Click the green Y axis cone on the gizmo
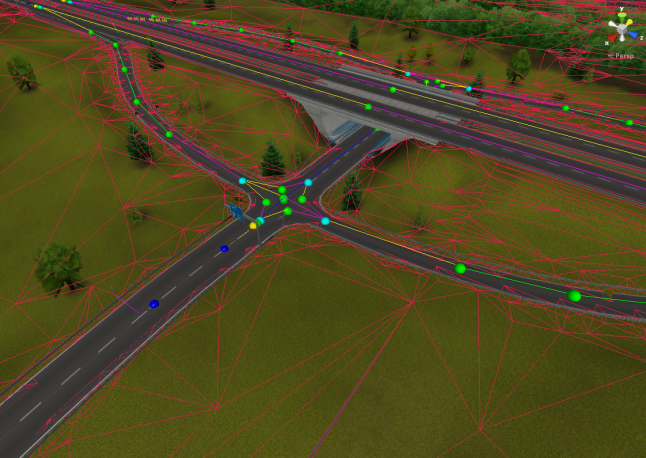 [x=622, y=17]
